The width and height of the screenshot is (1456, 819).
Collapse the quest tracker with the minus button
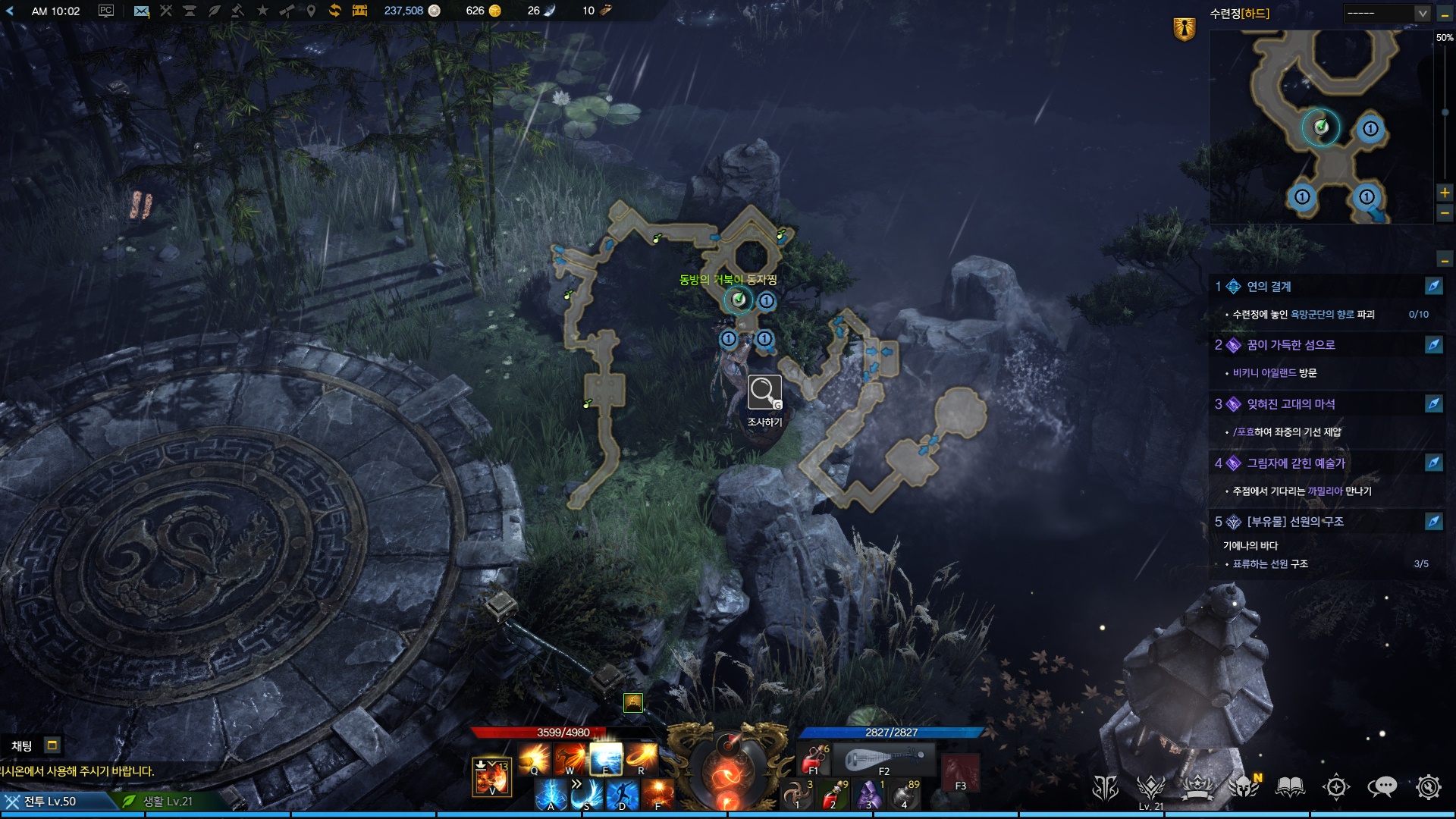1445,260
